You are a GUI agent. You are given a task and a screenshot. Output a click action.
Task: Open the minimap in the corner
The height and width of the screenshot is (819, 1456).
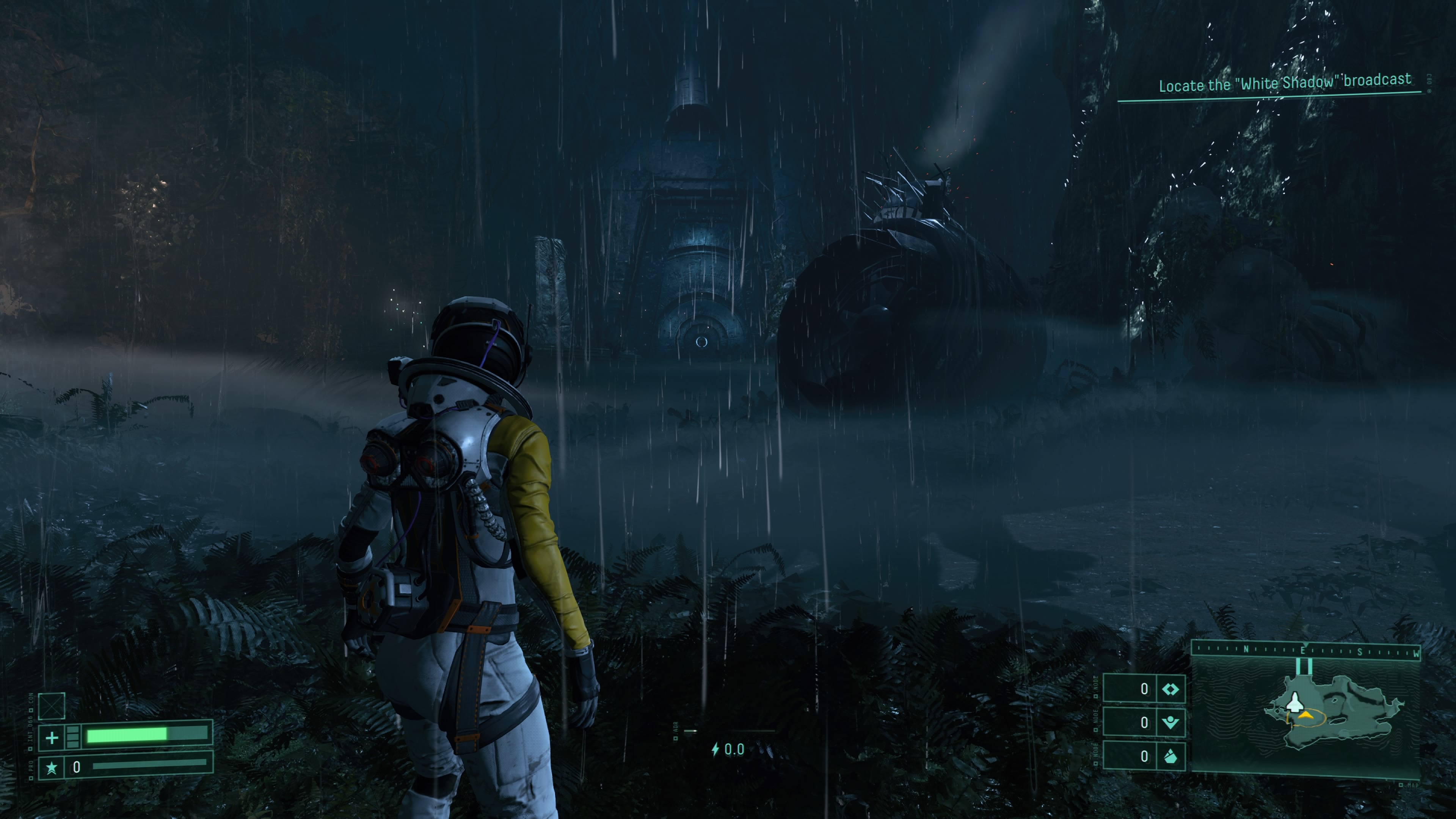pyautogui.click(x=1305, y=715)
